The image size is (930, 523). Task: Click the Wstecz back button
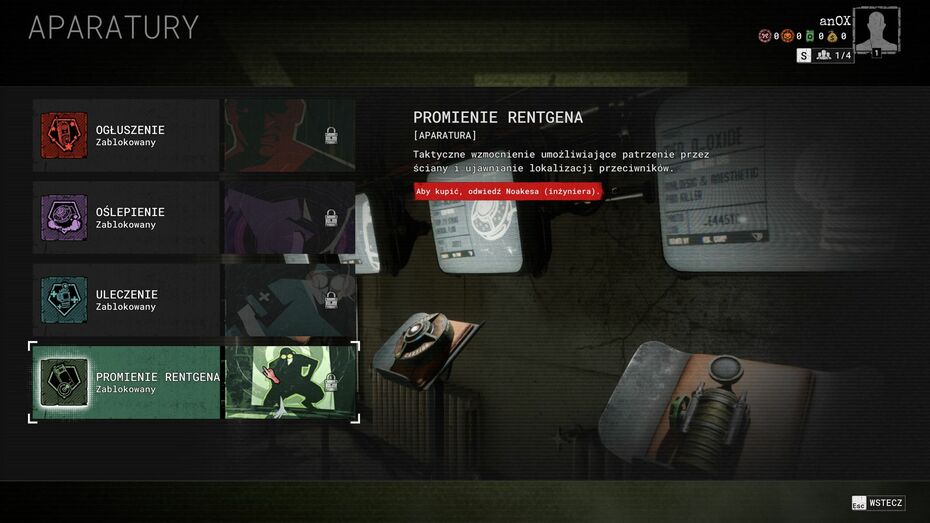pos(878,503)
